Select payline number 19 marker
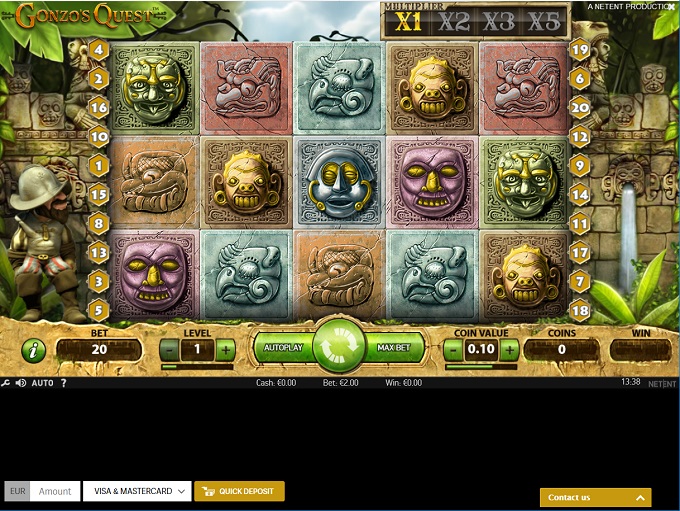Image resolution: width=680 pixels, height=511 pixels. coord(580,49)
